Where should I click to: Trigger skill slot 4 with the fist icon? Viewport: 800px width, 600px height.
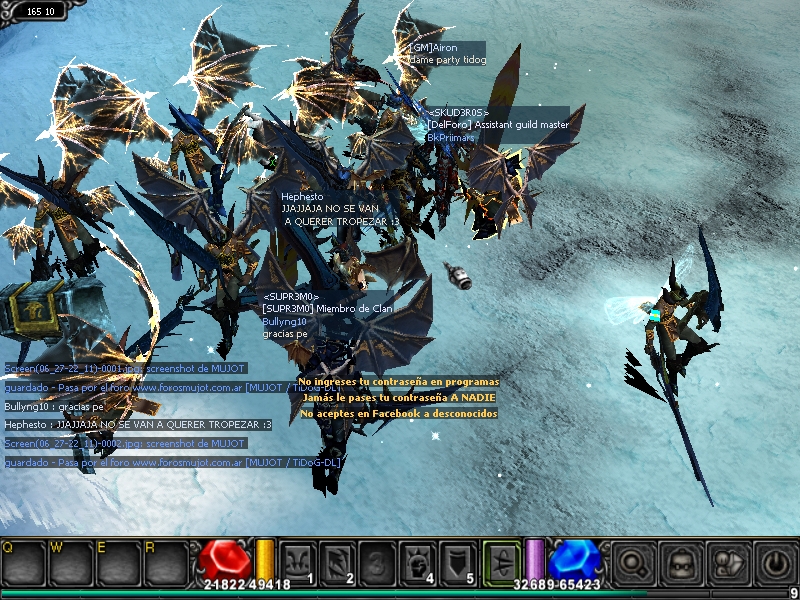(417, 561)
